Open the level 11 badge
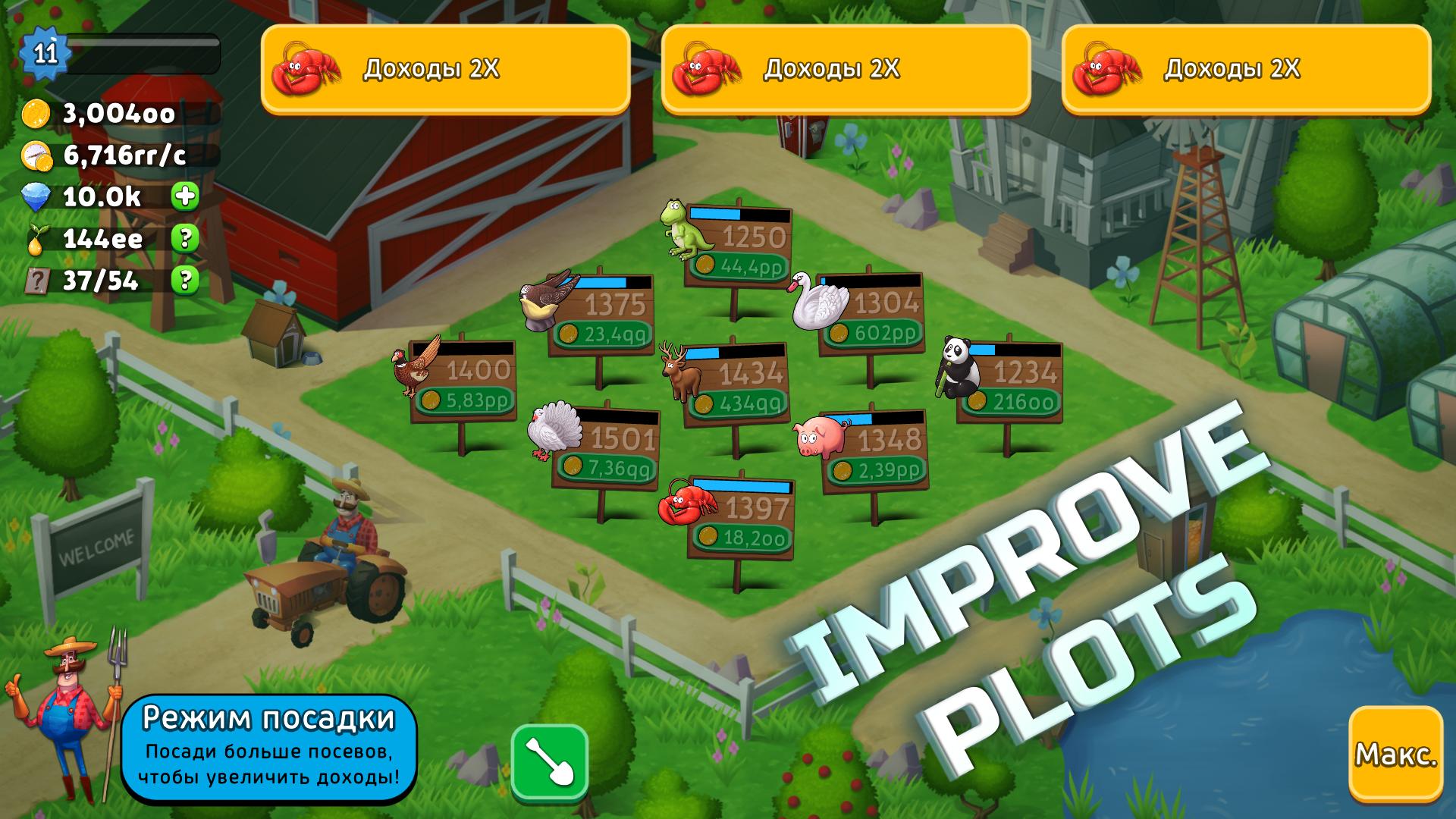 pyautogui.click(x=45, y=53)
